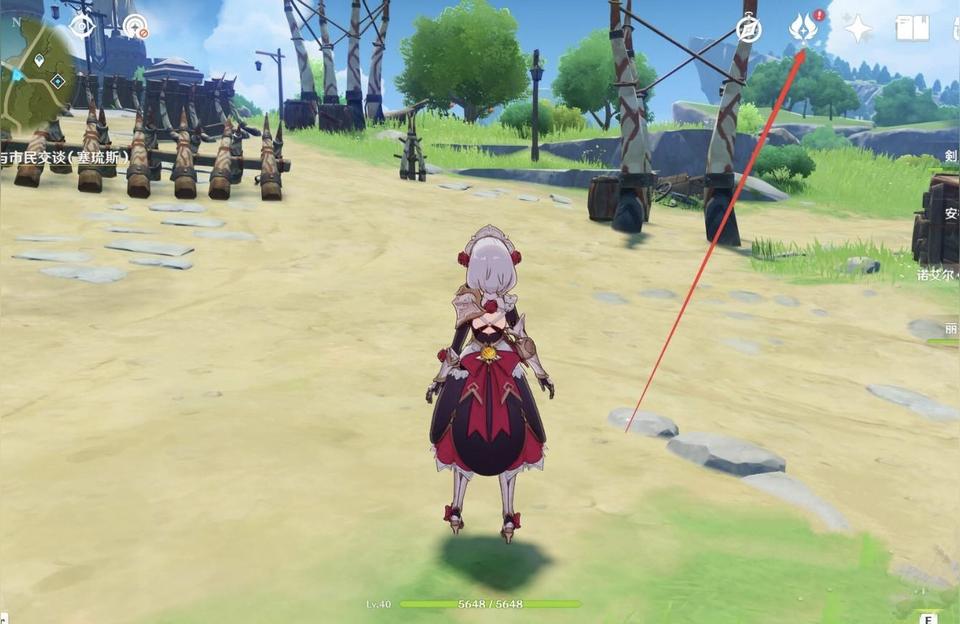Open the winged icon with red alert badge
This screenshot has width=960, height=624.
coord(803,27)
